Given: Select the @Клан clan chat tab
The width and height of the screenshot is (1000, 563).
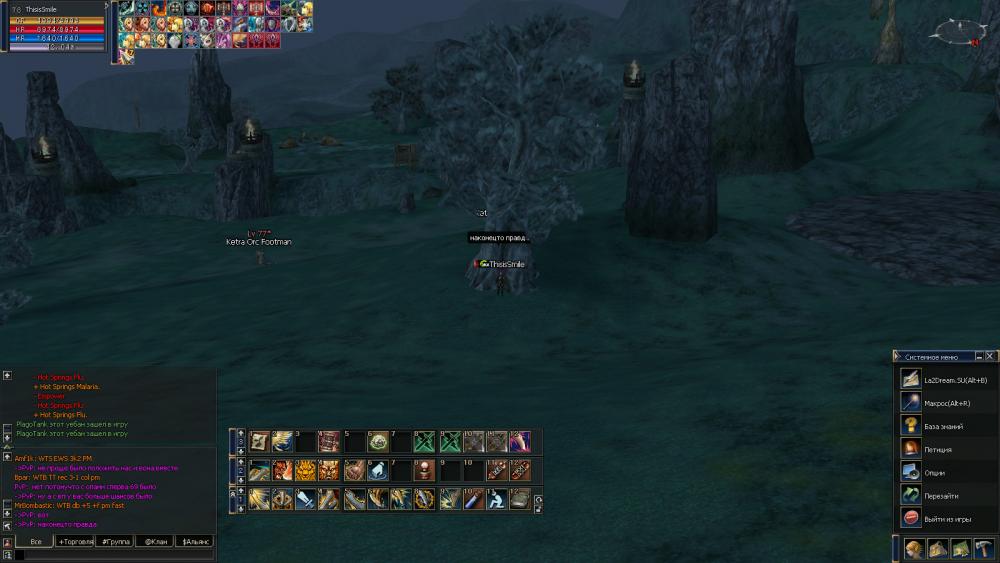Looking at the screenshot, I should tap(154, 541).
